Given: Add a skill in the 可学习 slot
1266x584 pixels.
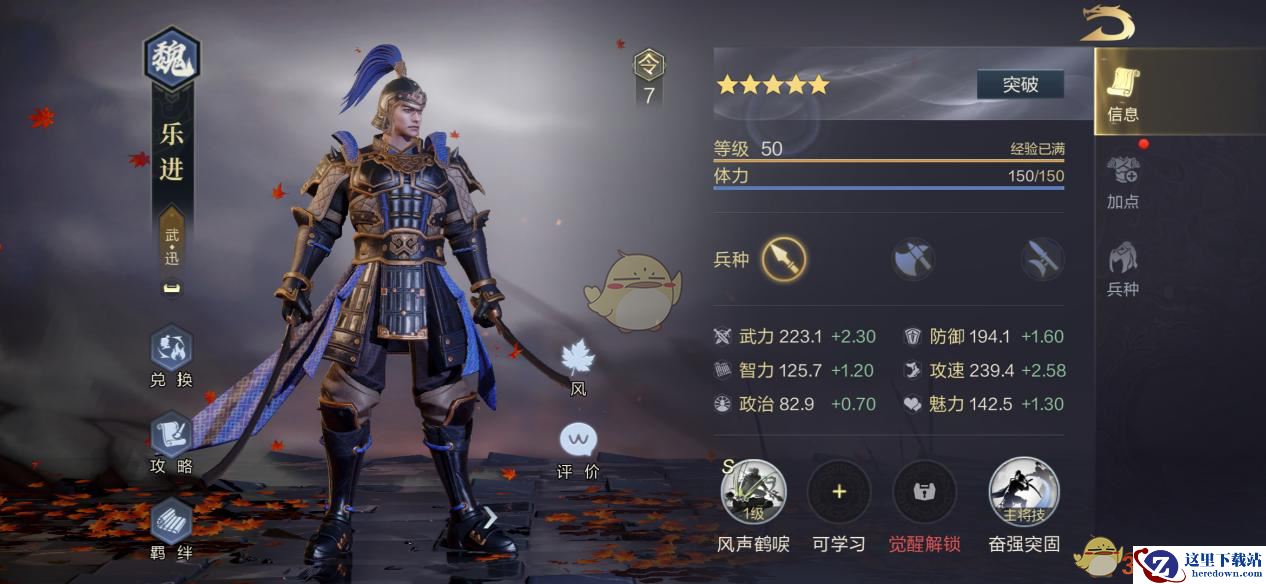Looking at the screenshot, I should pyautogui.click(x=839, y=492).
